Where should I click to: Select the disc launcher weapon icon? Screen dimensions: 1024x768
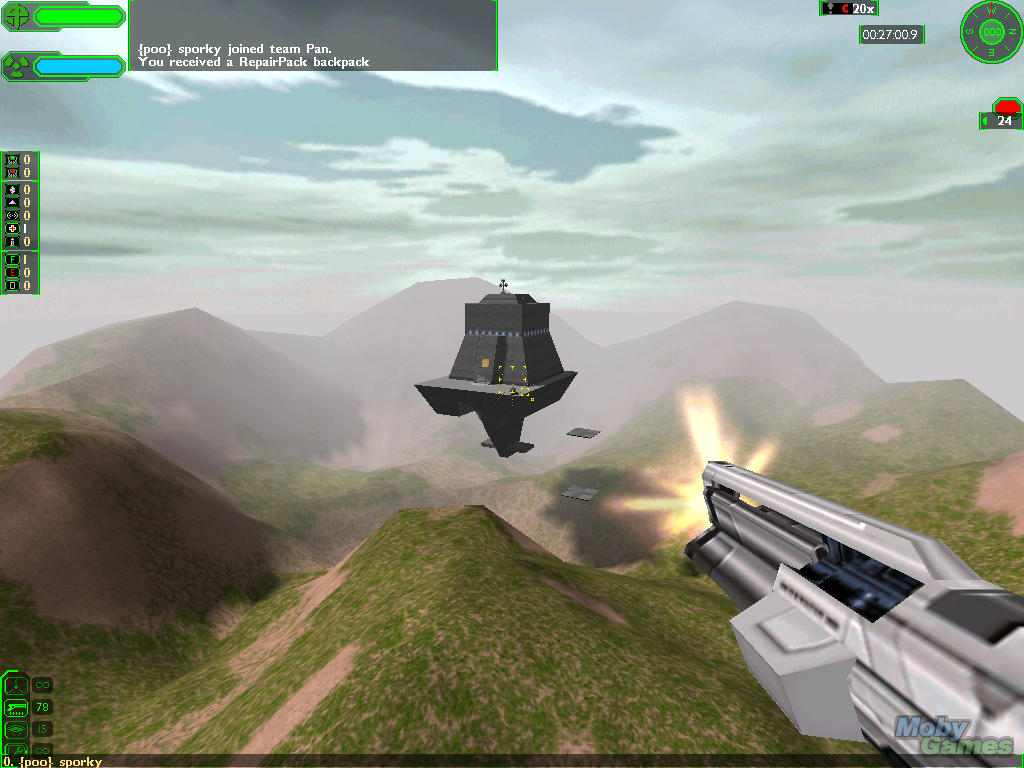coord(16,729)
